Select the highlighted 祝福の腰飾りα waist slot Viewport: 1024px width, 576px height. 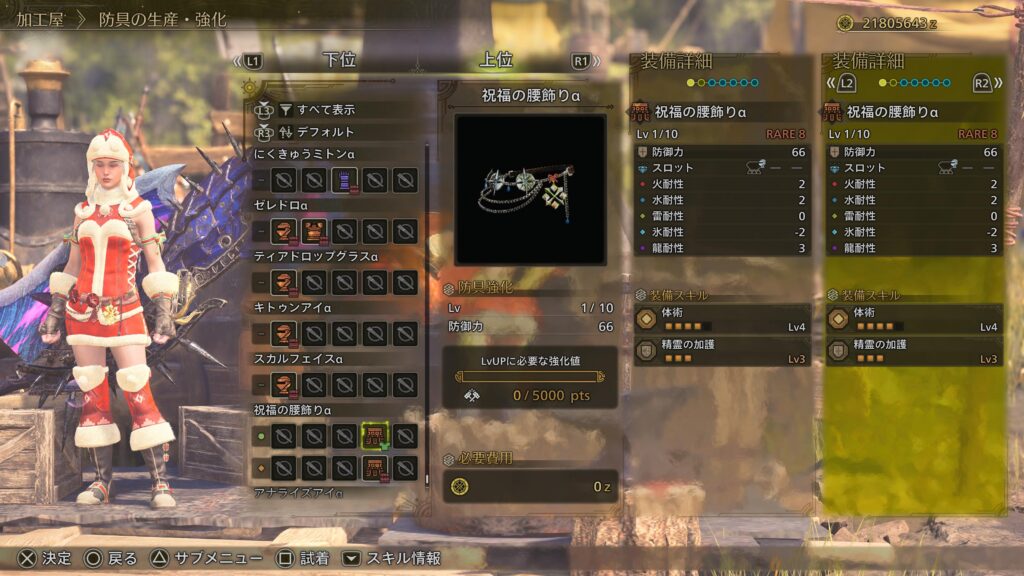tap(374, 436)
